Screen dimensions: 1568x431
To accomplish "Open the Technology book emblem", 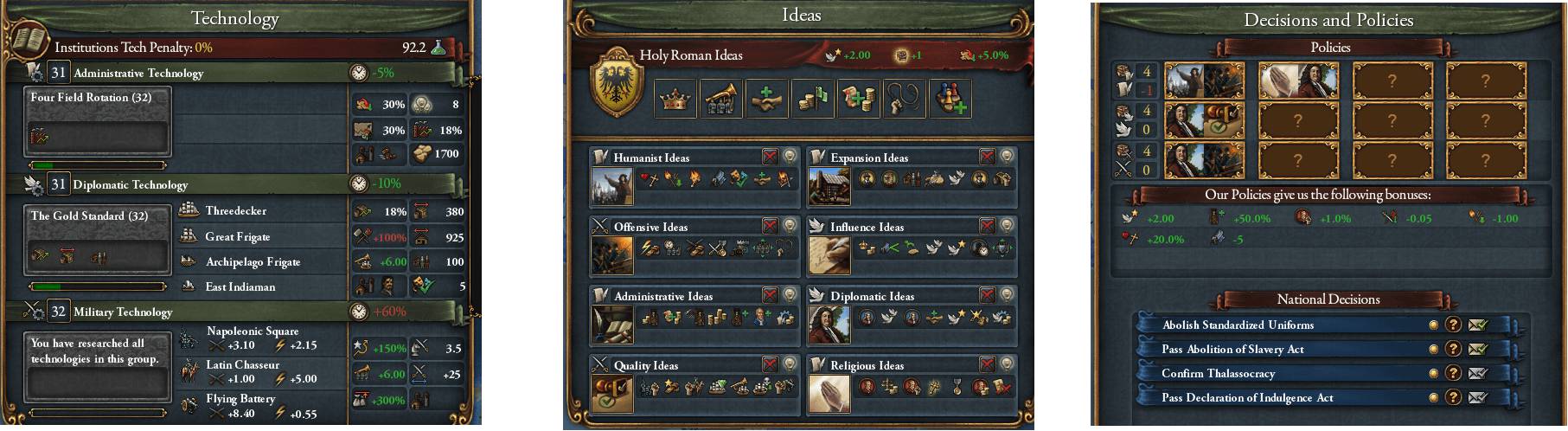I will click(x=28, y=41).
